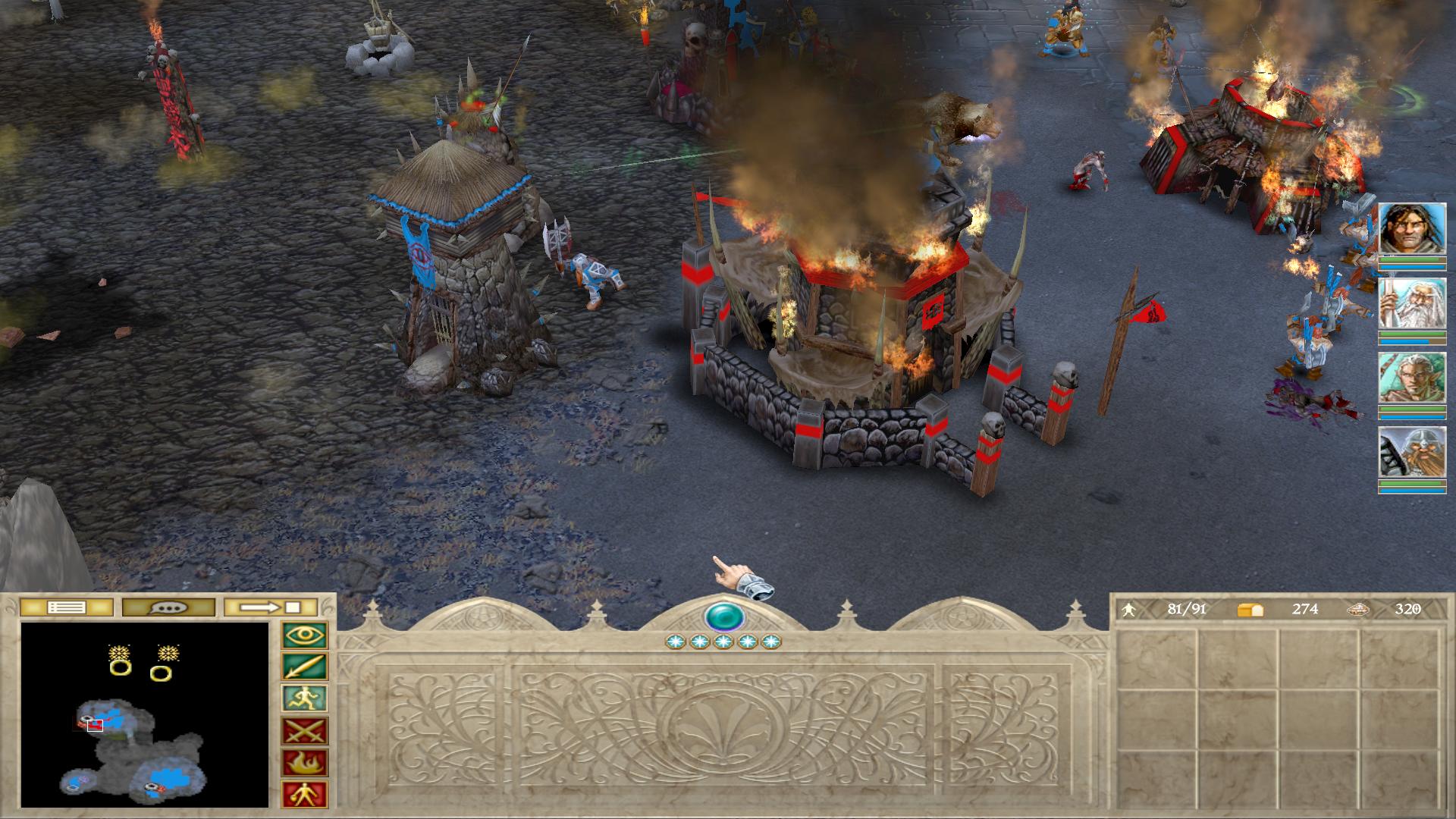The height and width of the screenshot is (819, 1456).
Task: Click the red standing figure command
Action: point(305,795)
